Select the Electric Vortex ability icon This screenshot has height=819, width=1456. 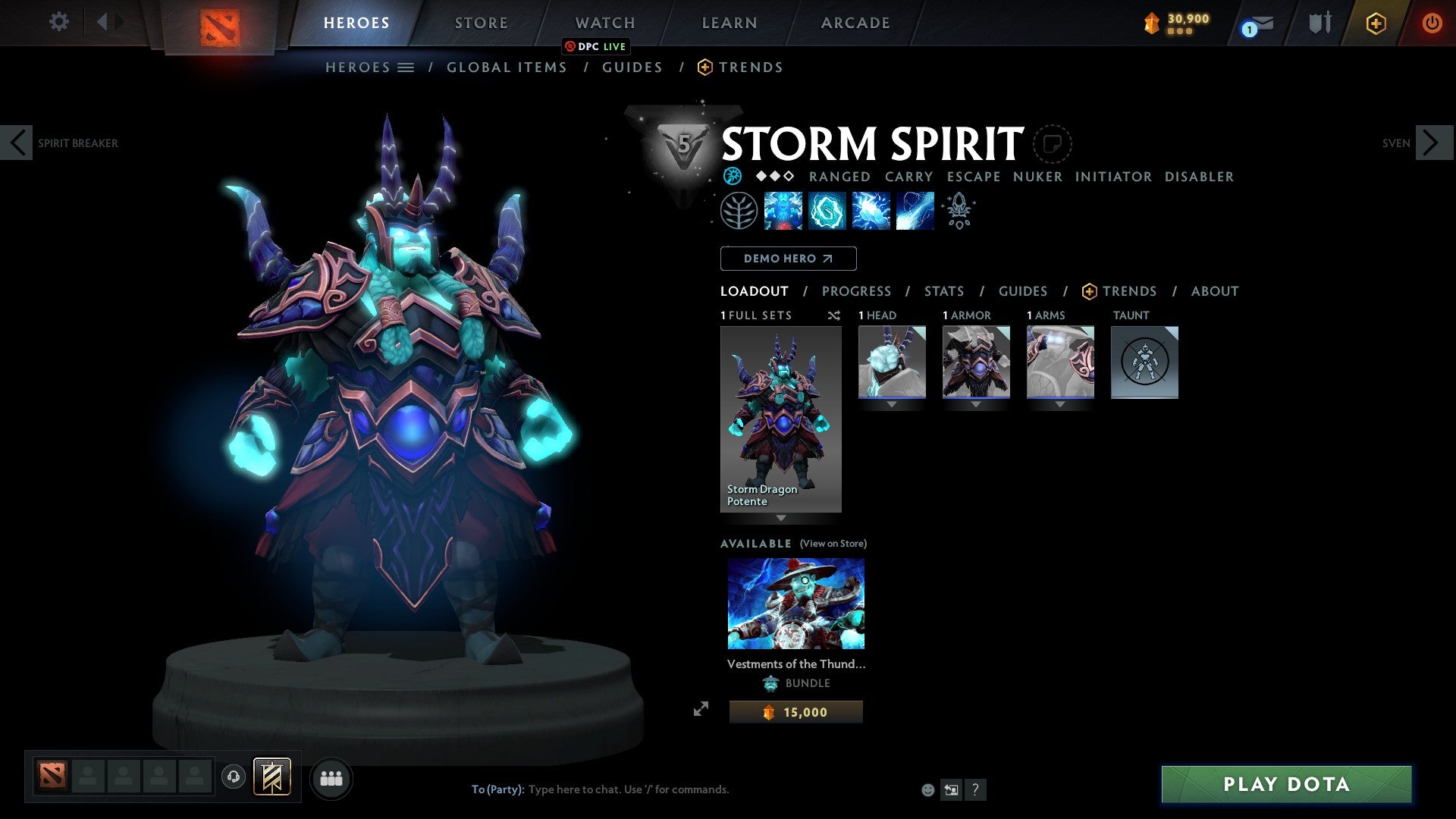coord(827,211)
